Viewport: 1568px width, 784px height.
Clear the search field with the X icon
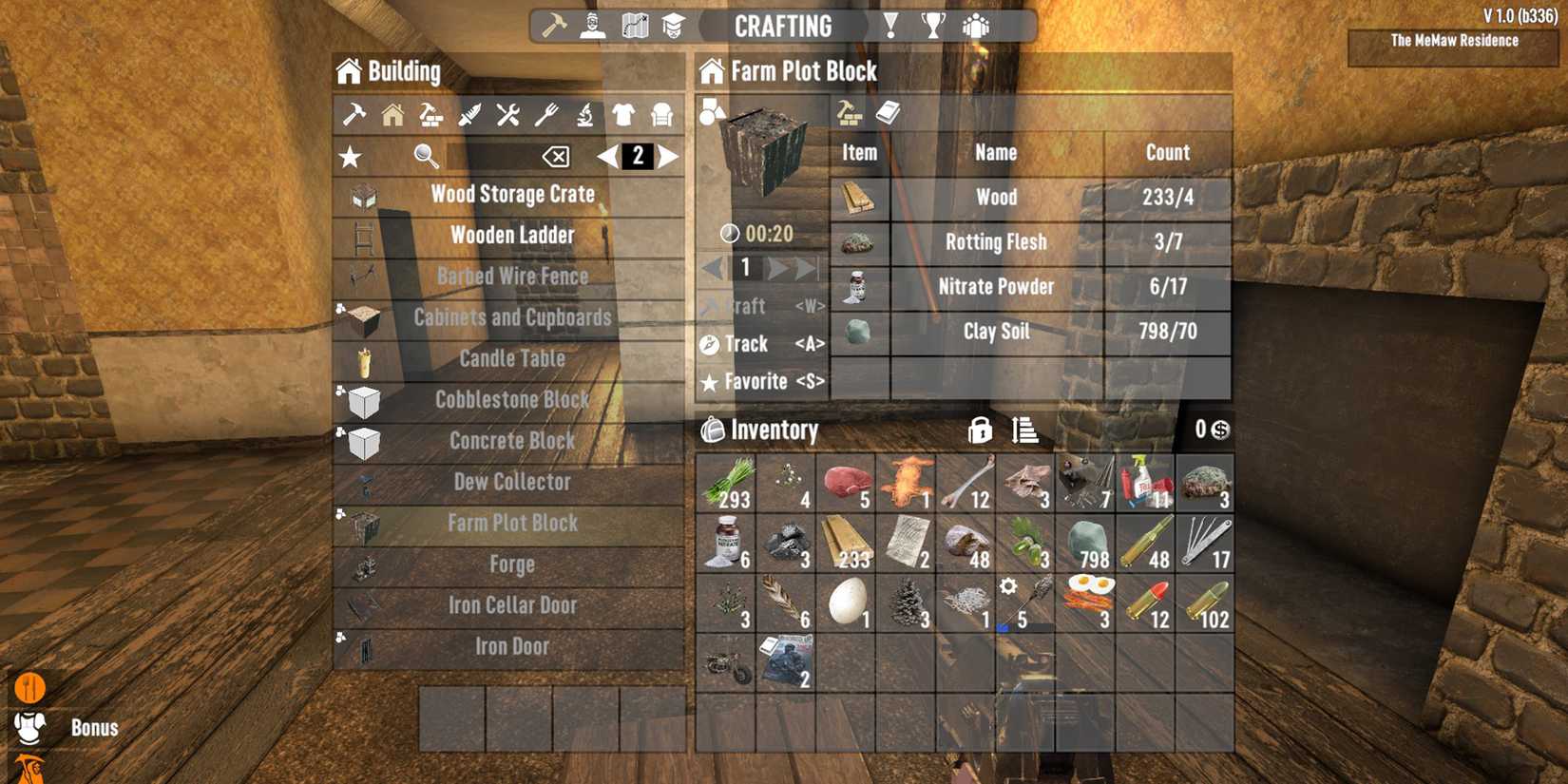pos(557,157)
